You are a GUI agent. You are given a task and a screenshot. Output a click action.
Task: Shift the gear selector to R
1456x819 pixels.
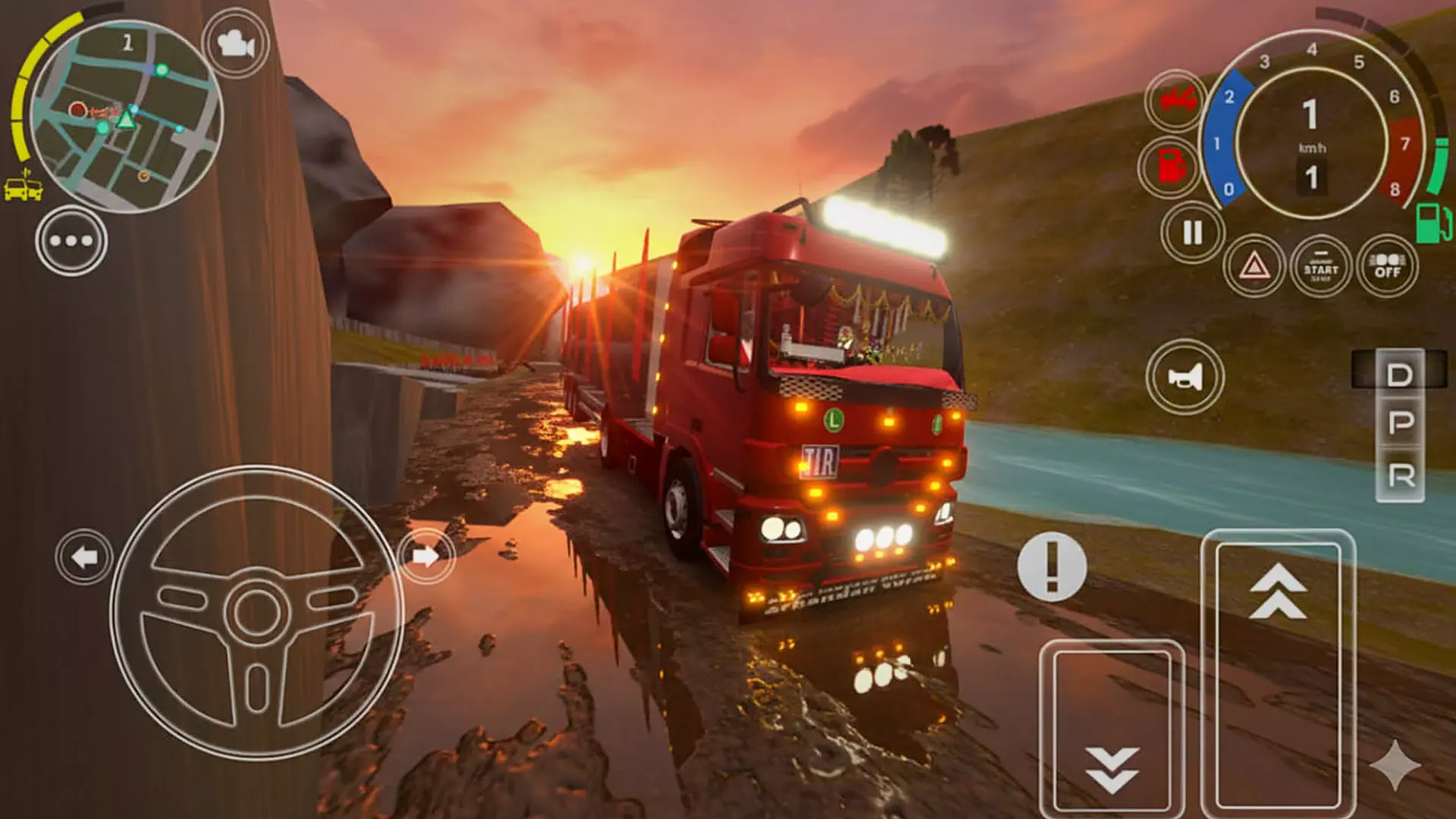pyautogui.click(x=1400, y=476)
